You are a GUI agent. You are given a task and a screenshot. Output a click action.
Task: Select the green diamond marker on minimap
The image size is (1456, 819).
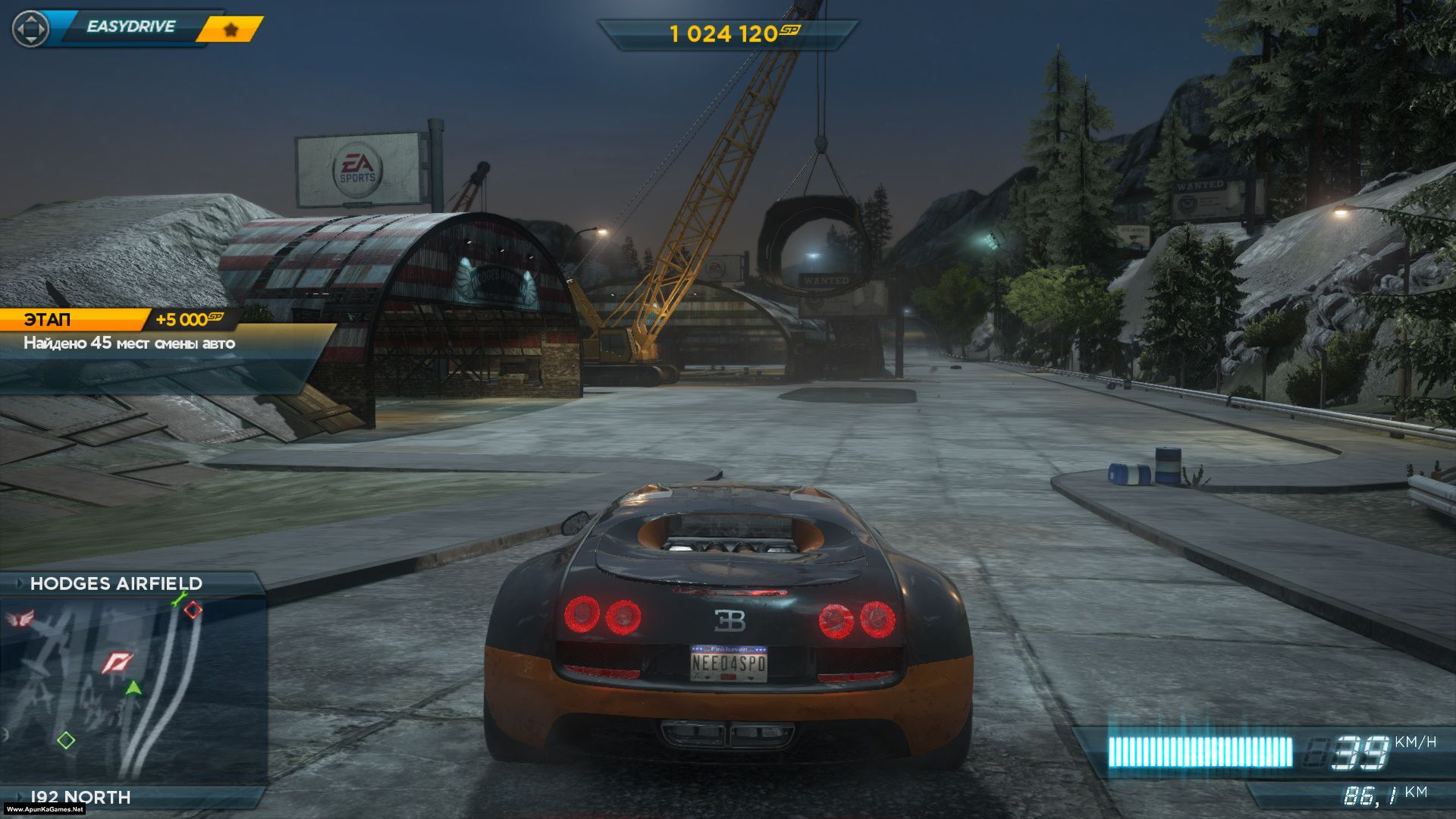click(66, 740)
